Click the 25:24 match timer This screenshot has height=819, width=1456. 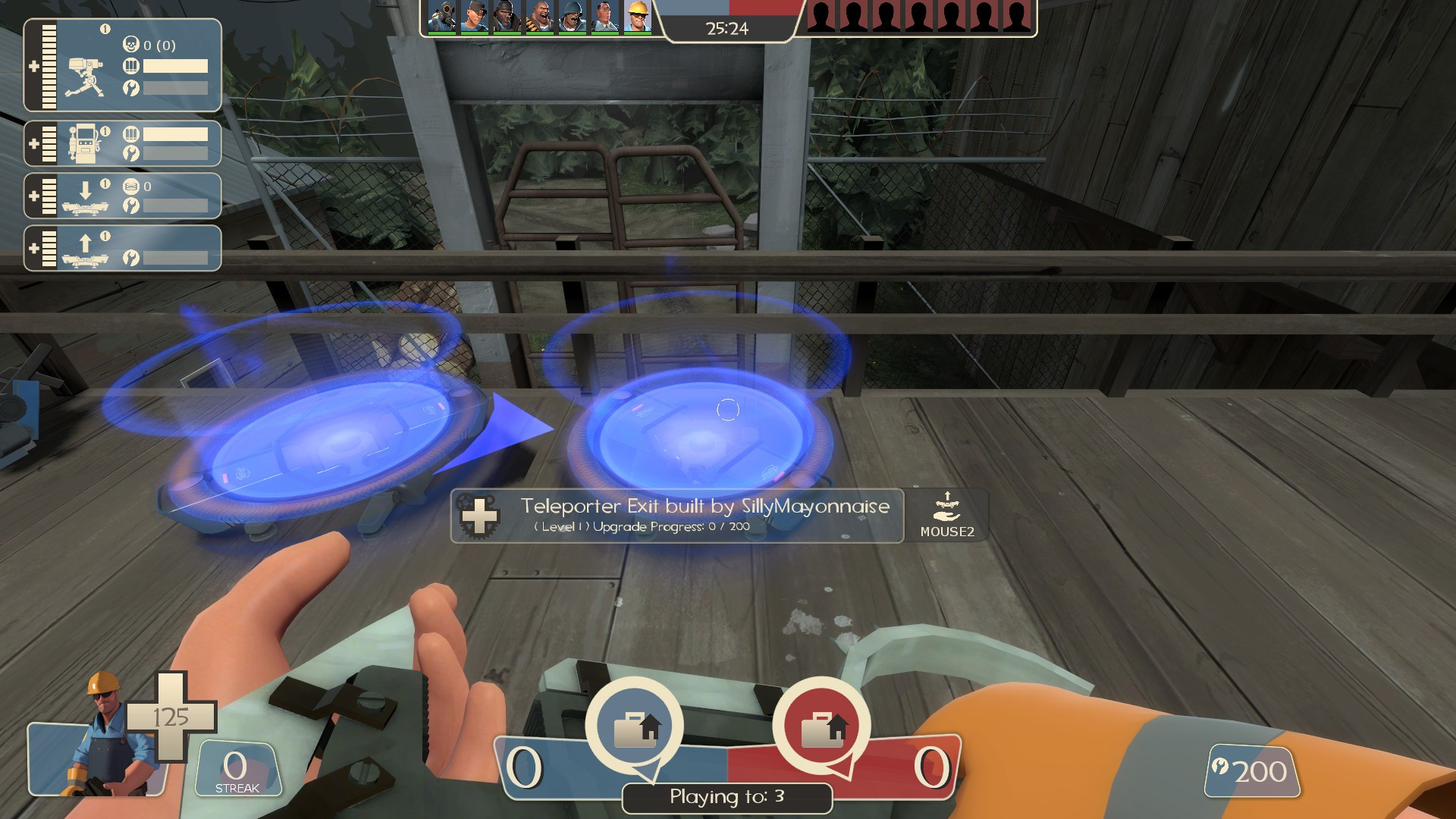click(727, 29)
